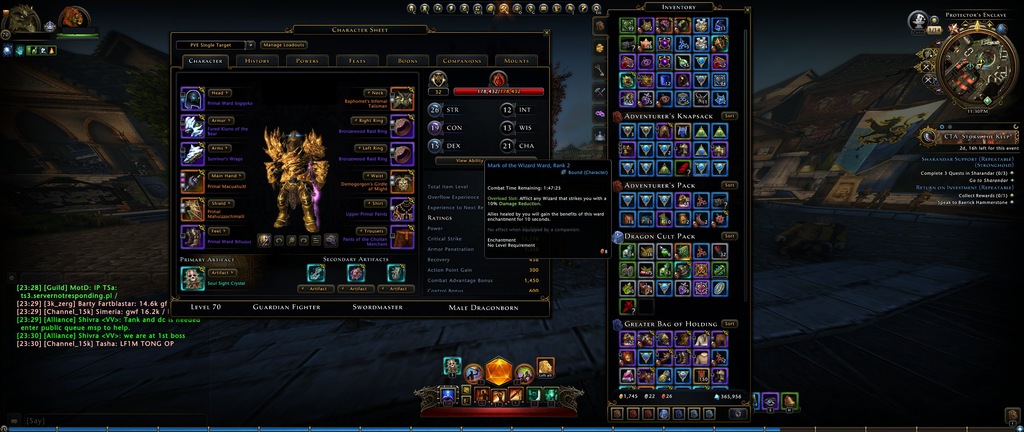Switch to the Mounts tab
1024x432 pixels.
click(517, 61)
